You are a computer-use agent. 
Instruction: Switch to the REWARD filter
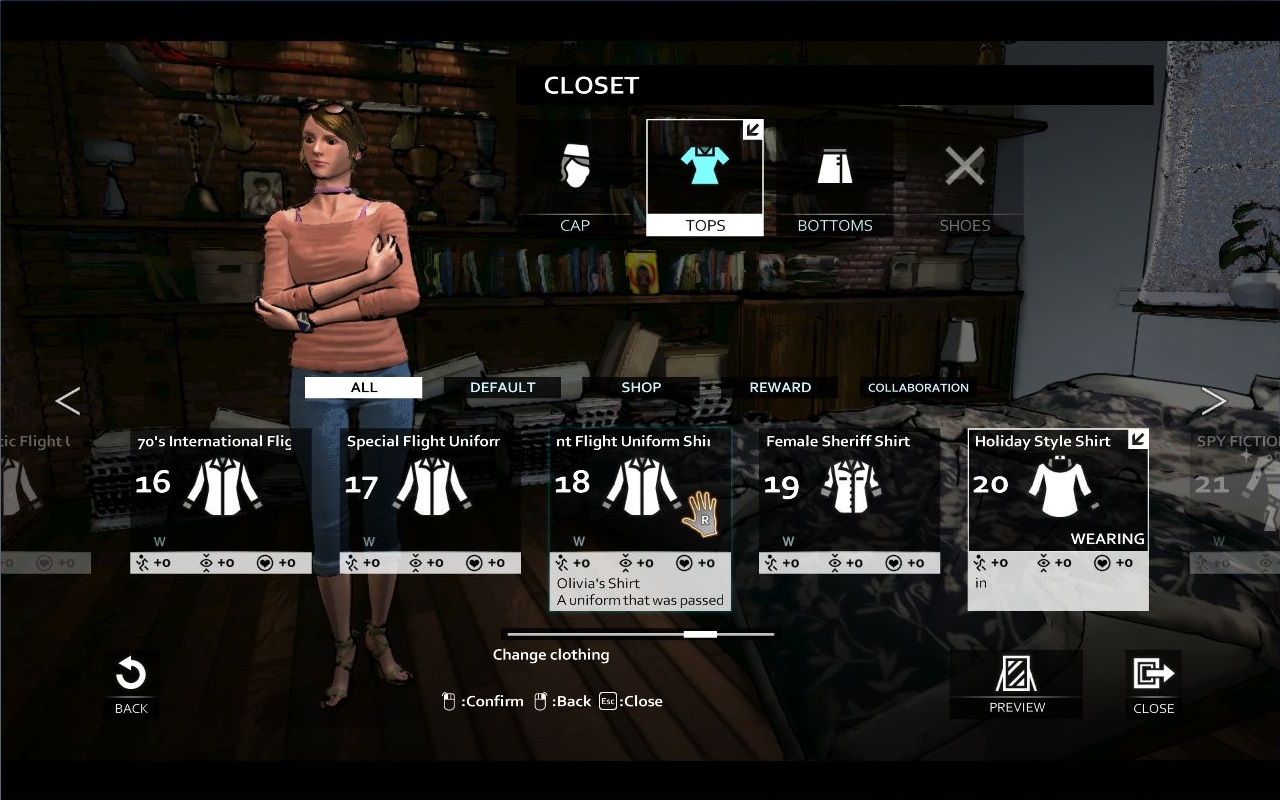[x=780, y=387]
